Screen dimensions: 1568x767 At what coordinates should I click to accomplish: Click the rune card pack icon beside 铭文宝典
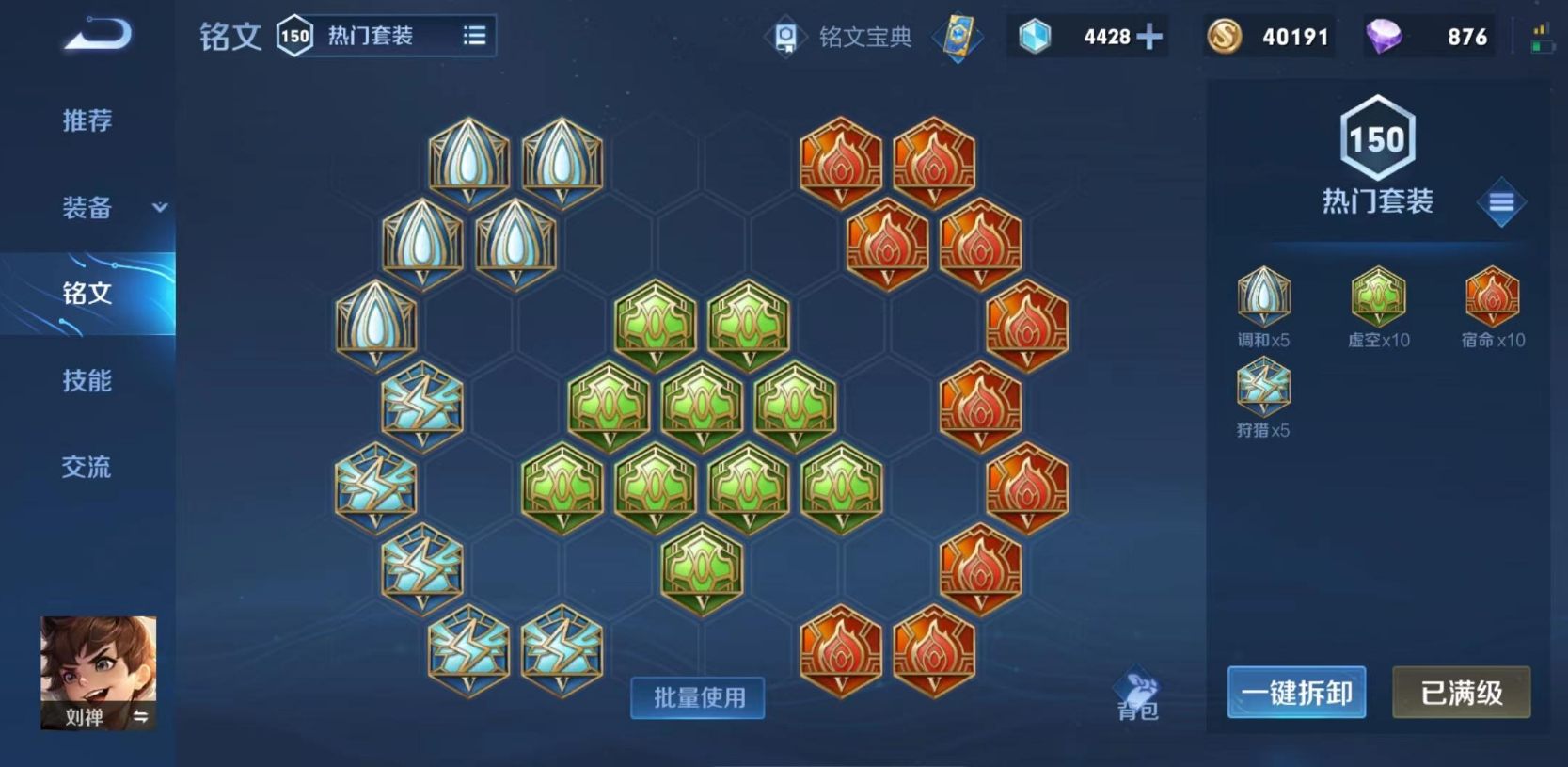click(957, 38)
